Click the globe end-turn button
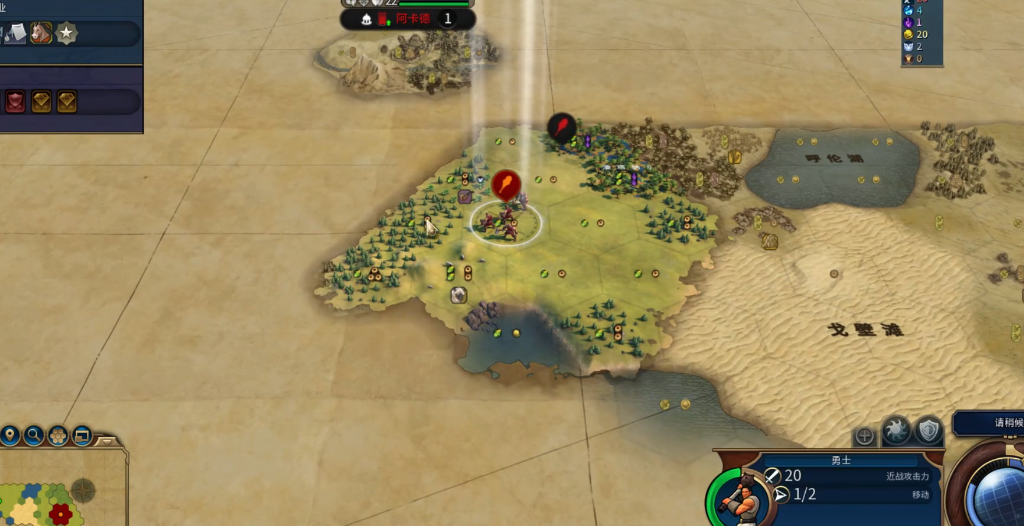Image resolution: width=1024 pixels, height=526 pixels. coord(995,496)
